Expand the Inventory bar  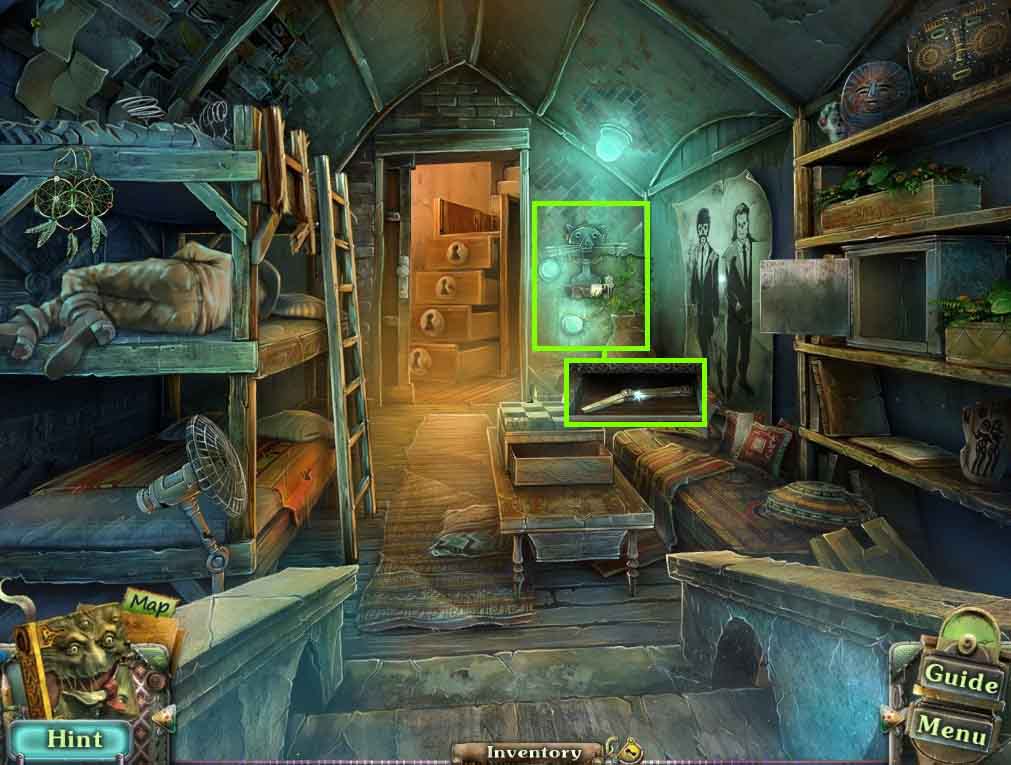click(x=533, y=752)
